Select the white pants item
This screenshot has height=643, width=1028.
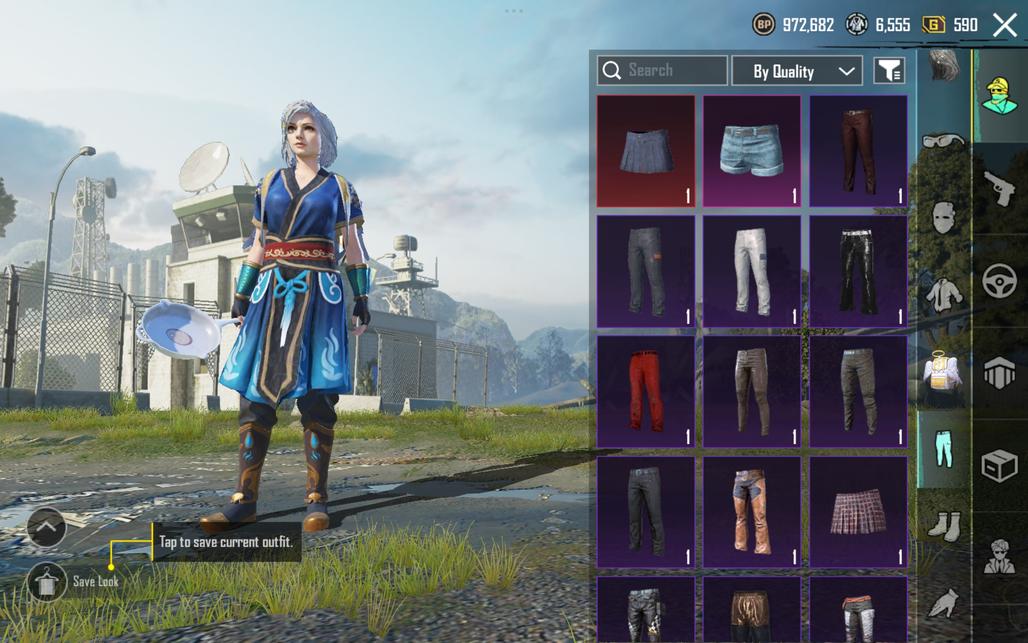click(x=752, y=271)
